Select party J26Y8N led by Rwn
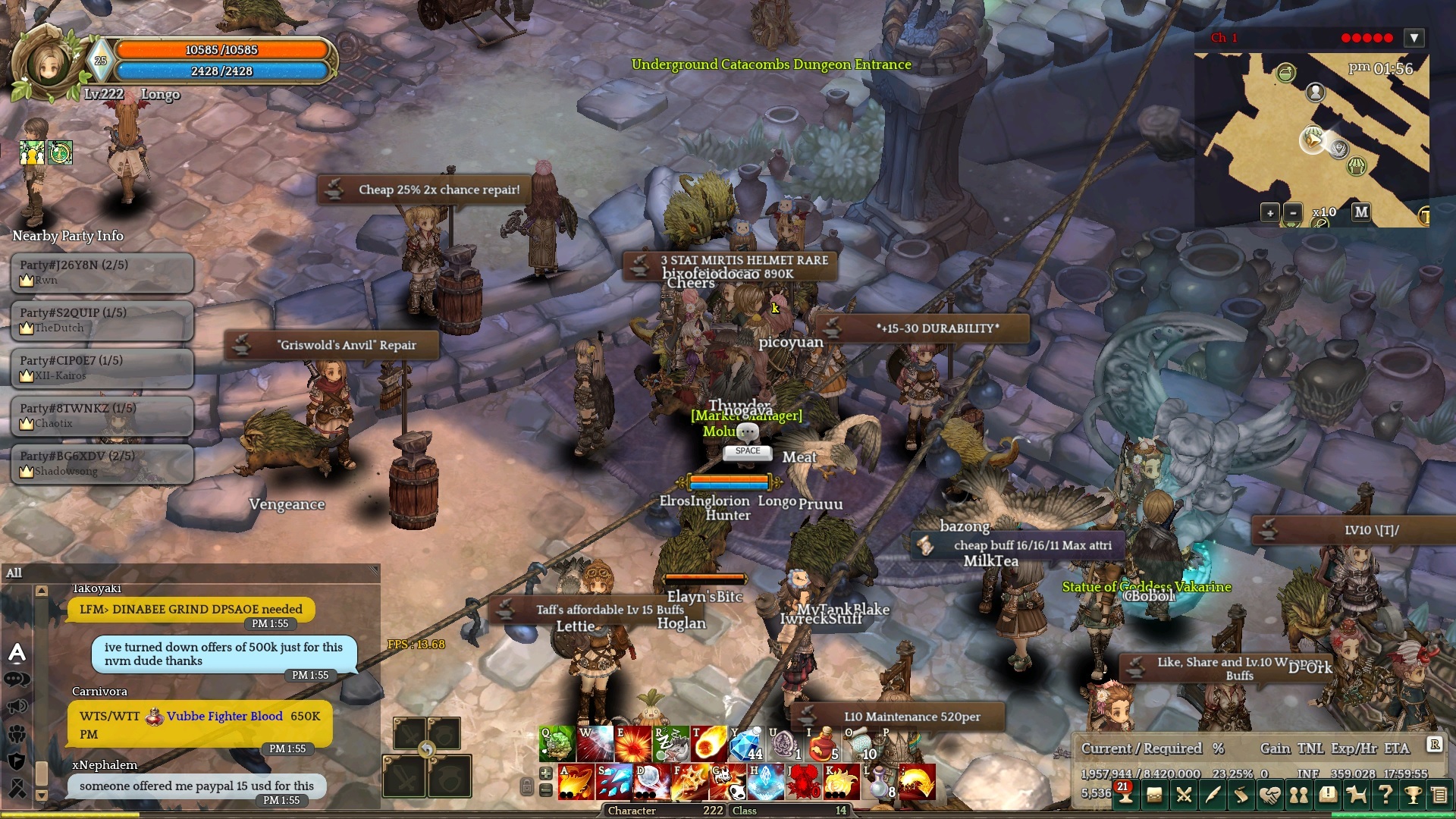The height and width of the screenshot is (819, 1456). pos(102,272)
